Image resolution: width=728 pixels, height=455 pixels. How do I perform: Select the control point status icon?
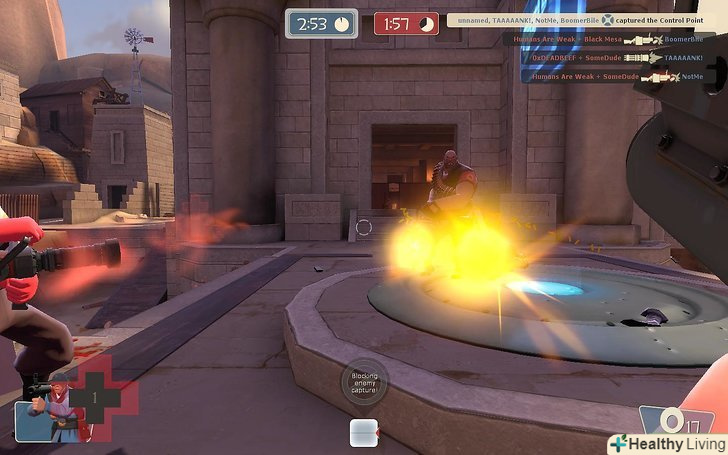362,432
